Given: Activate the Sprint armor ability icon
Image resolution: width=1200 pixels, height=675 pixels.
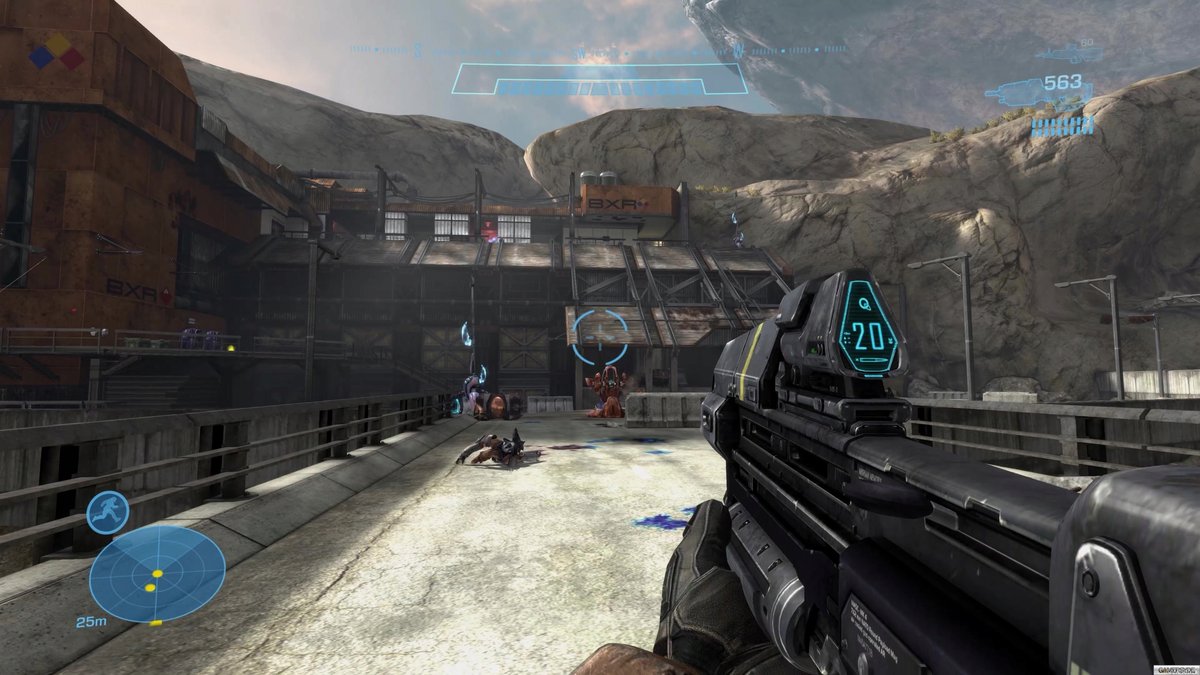Looking at the screenshot, I should (107, 513).
